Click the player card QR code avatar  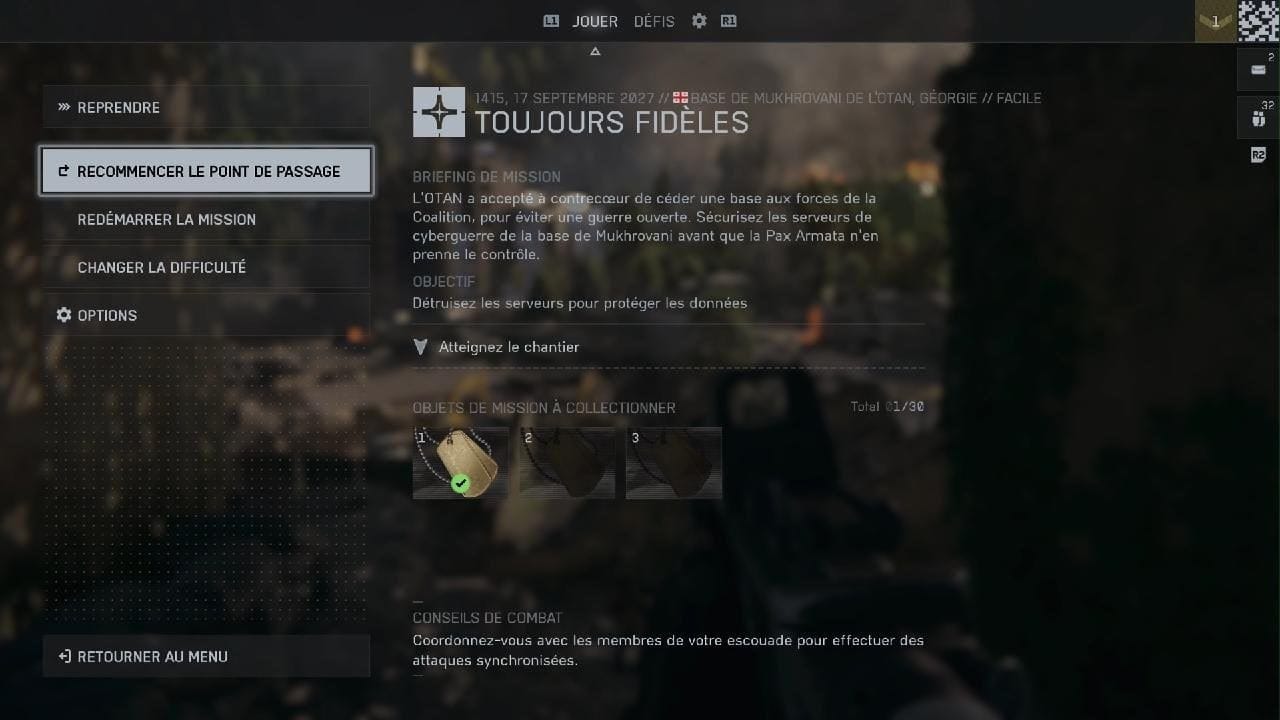pyautogui.click(x=1256, y=20)
